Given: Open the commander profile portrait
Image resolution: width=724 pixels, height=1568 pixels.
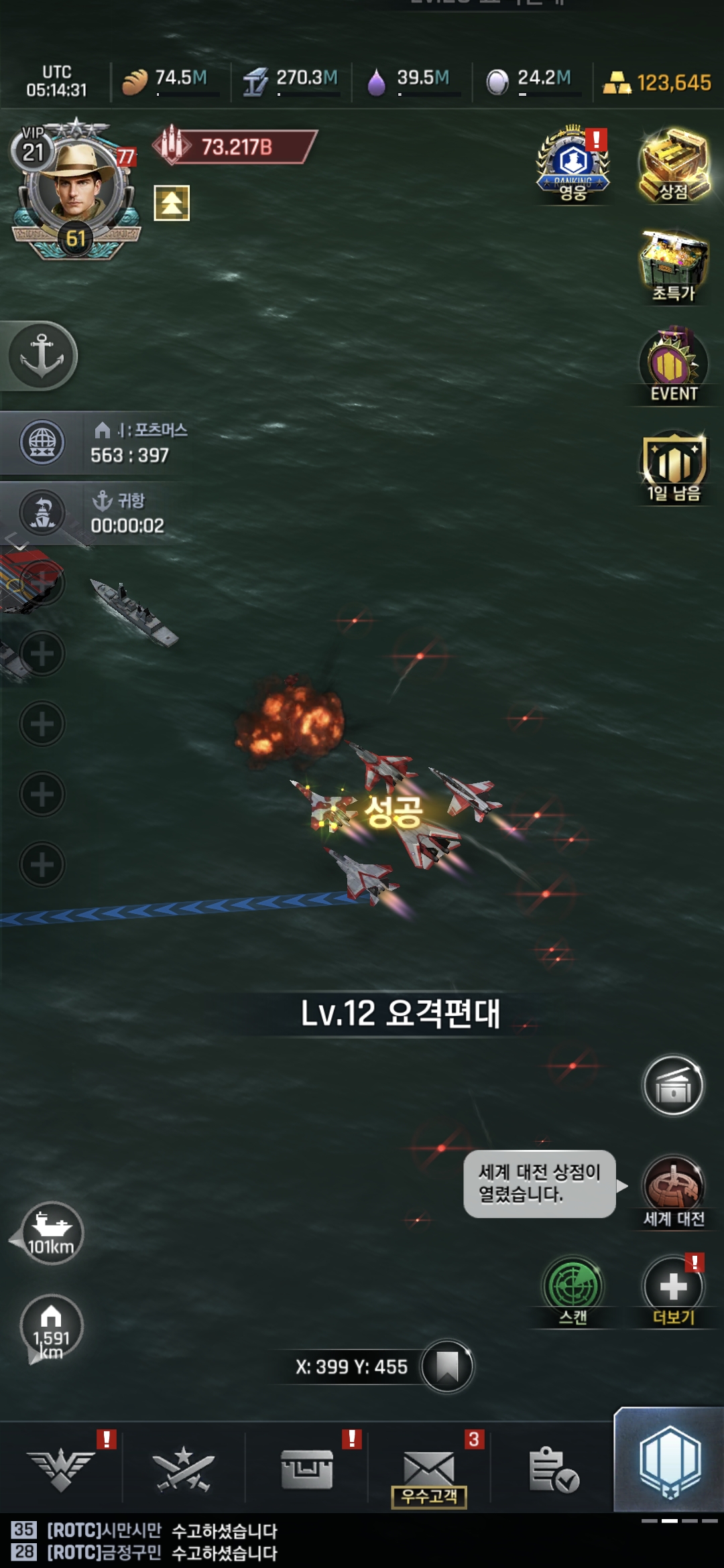Looking at the screenshot, I should coord(75,188).
